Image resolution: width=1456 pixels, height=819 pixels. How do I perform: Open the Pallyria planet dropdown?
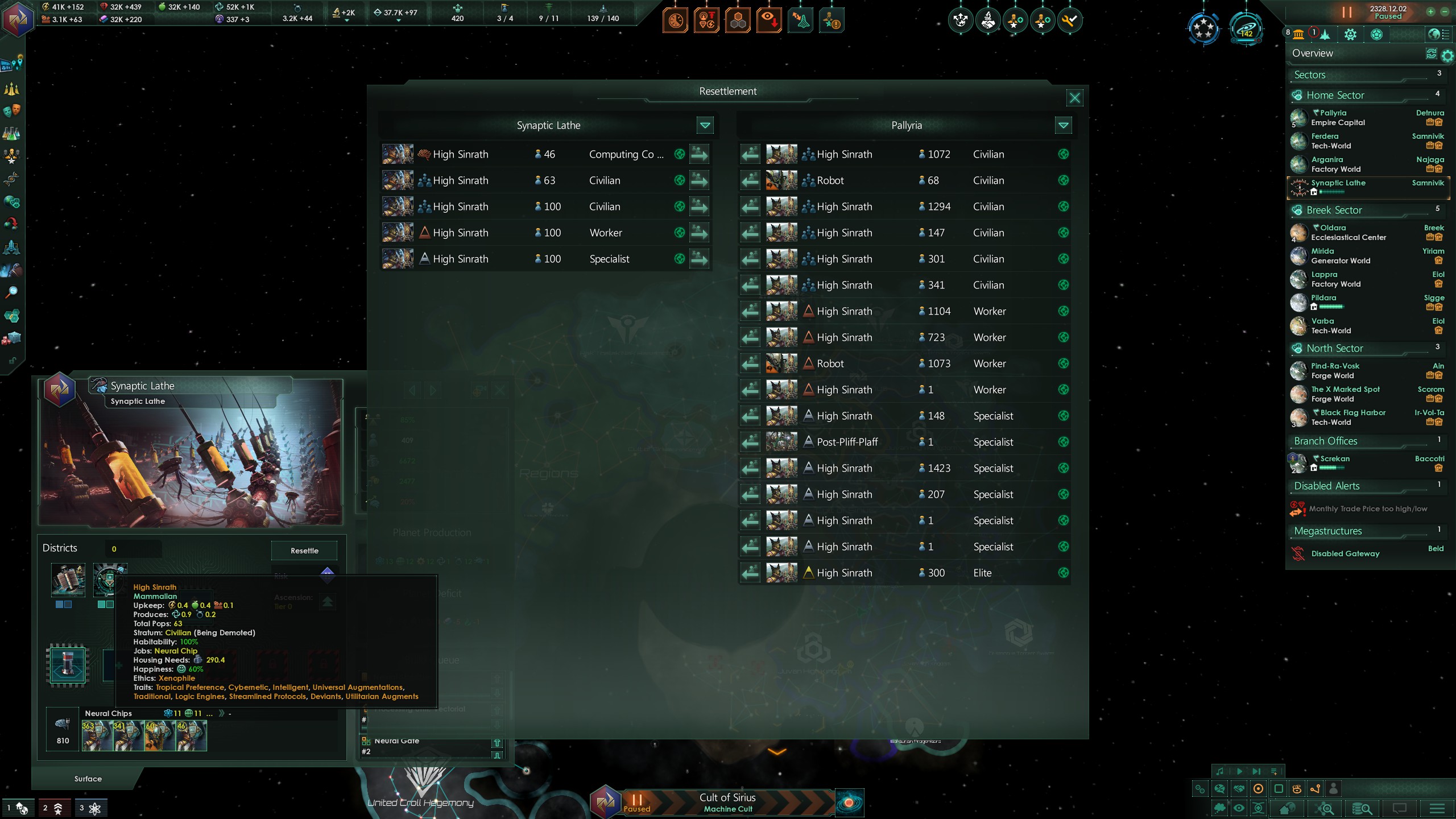point(1062,126)
